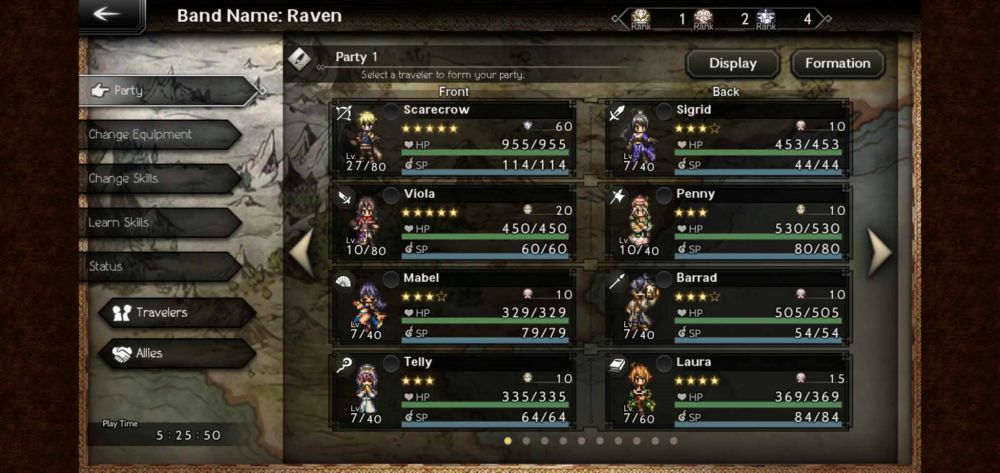Viewport: 1000px width, 473px height.
Task: Open the Change Skills menu
Action: point(158,178)
